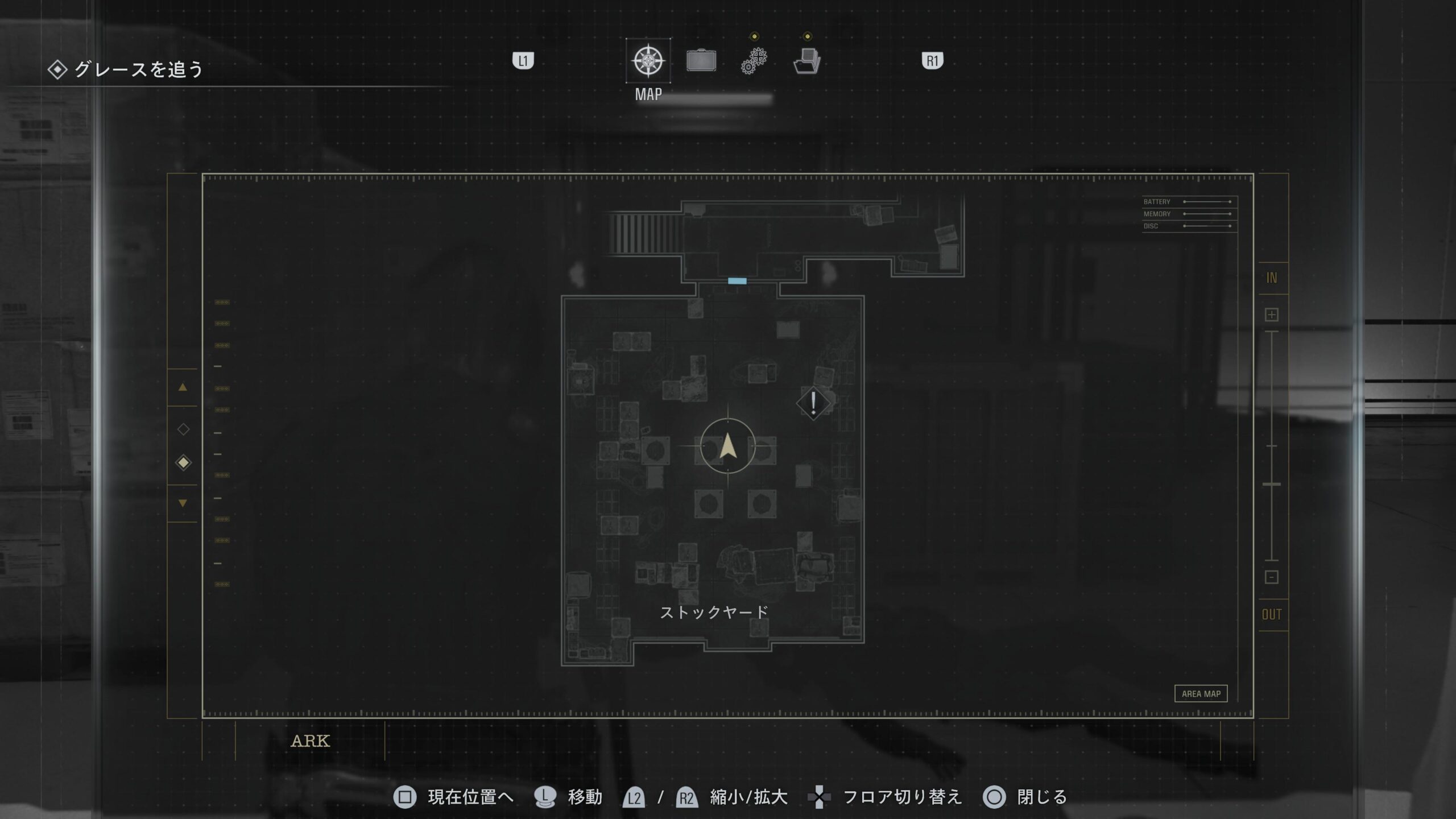Select the MAP compass tab
1456x819 pixels.
point(648,61)
